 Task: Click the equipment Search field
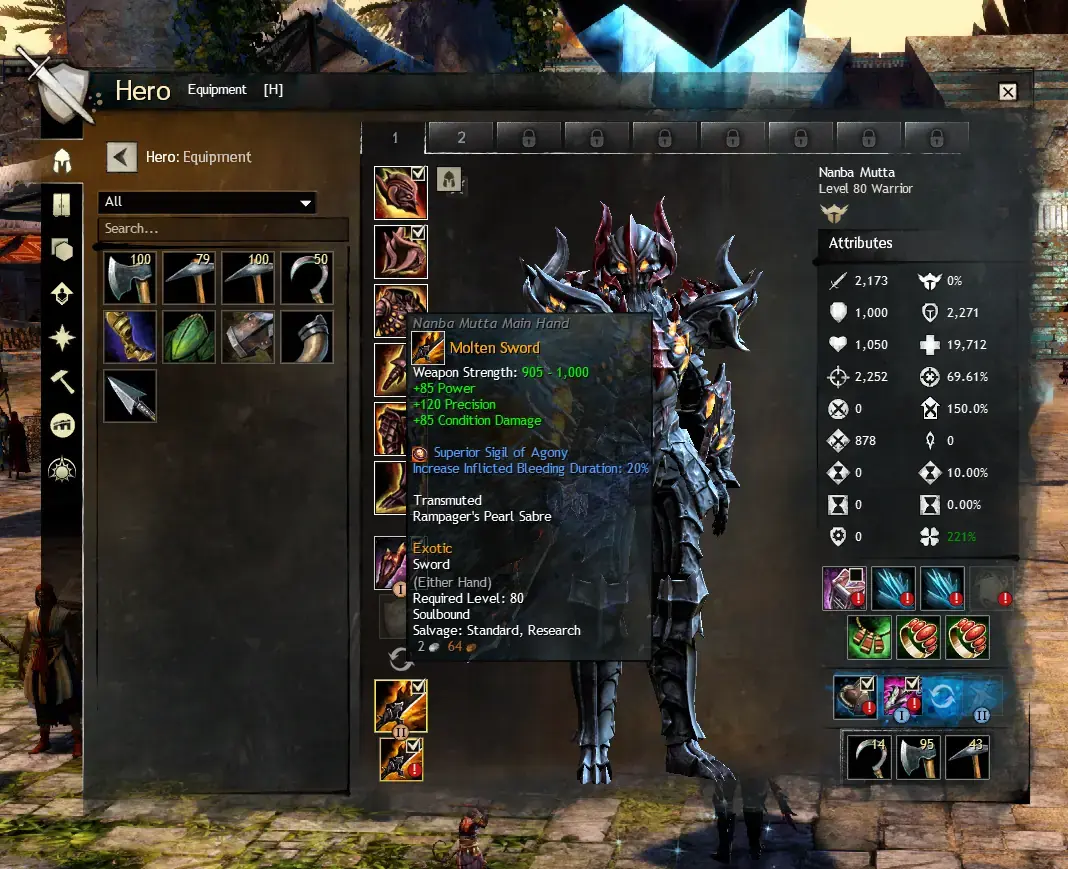point(222,229)
